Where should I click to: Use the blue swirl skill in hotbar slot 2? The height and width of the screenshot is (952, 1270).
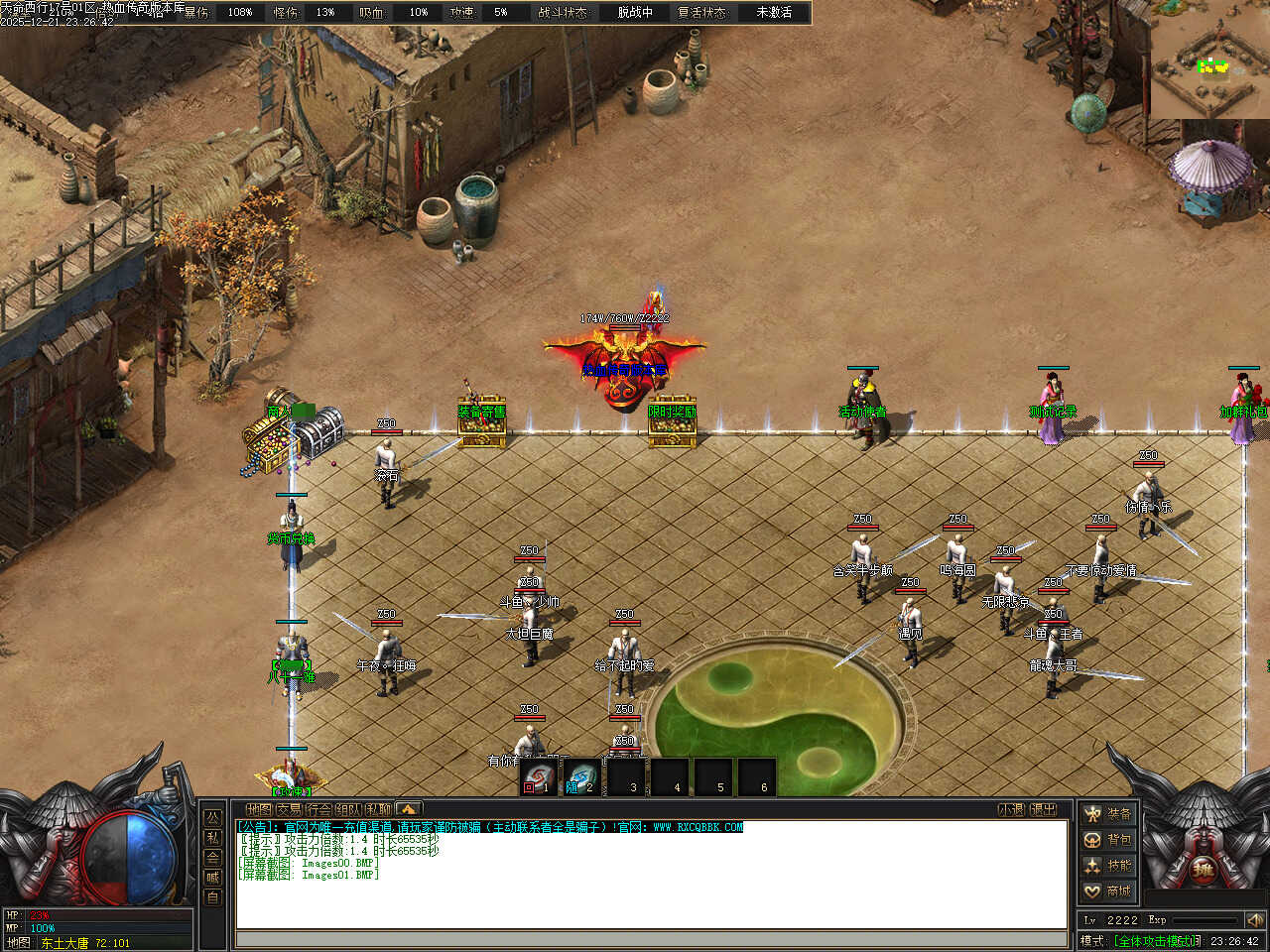click(x=582, y=776)
